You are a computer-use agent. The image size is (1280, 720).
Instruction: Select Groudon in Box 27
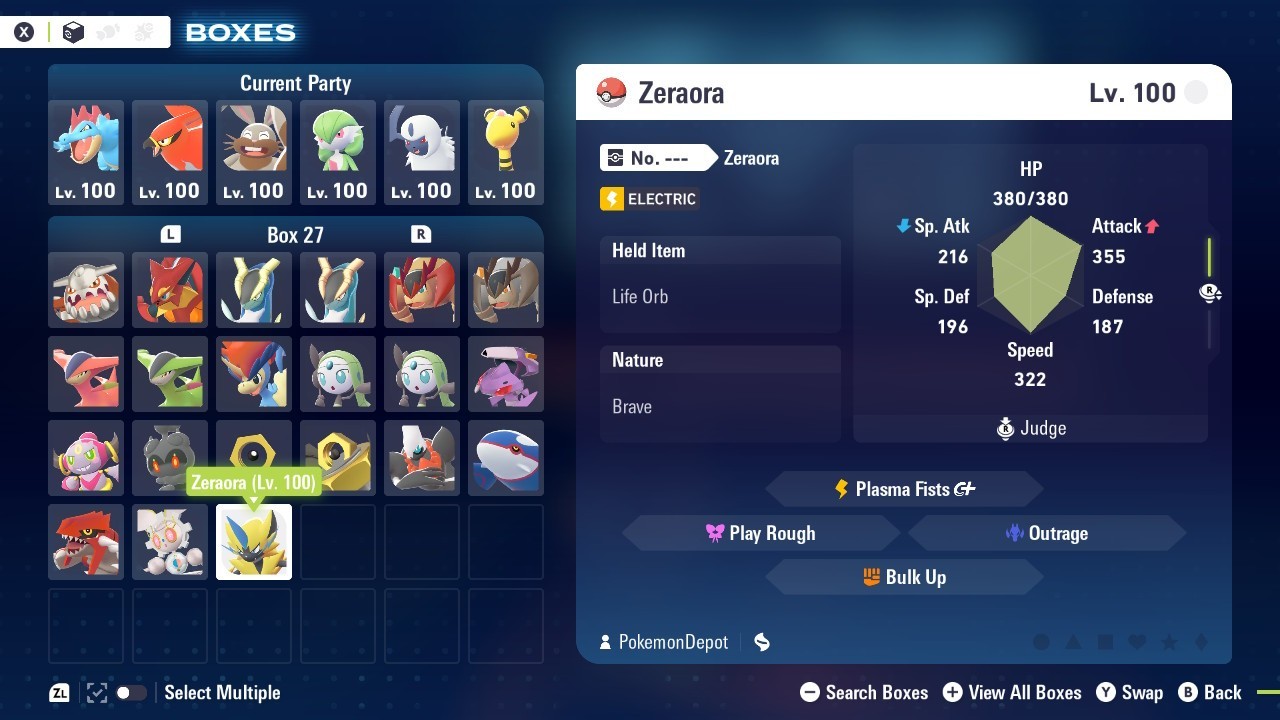(86, 542)
